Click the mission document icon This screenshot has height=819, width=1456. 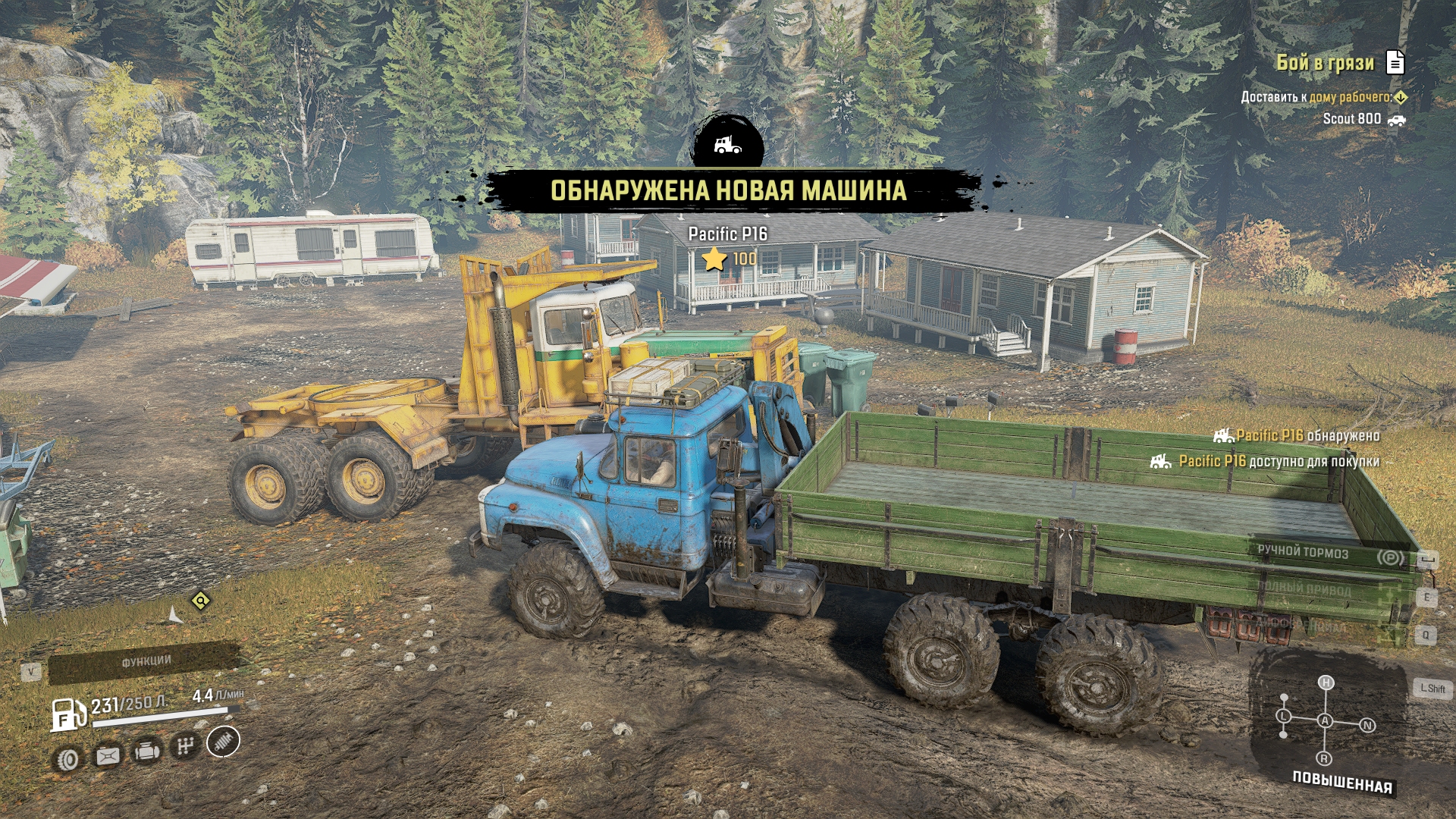pyautogui.click(x=1395, y=63)
